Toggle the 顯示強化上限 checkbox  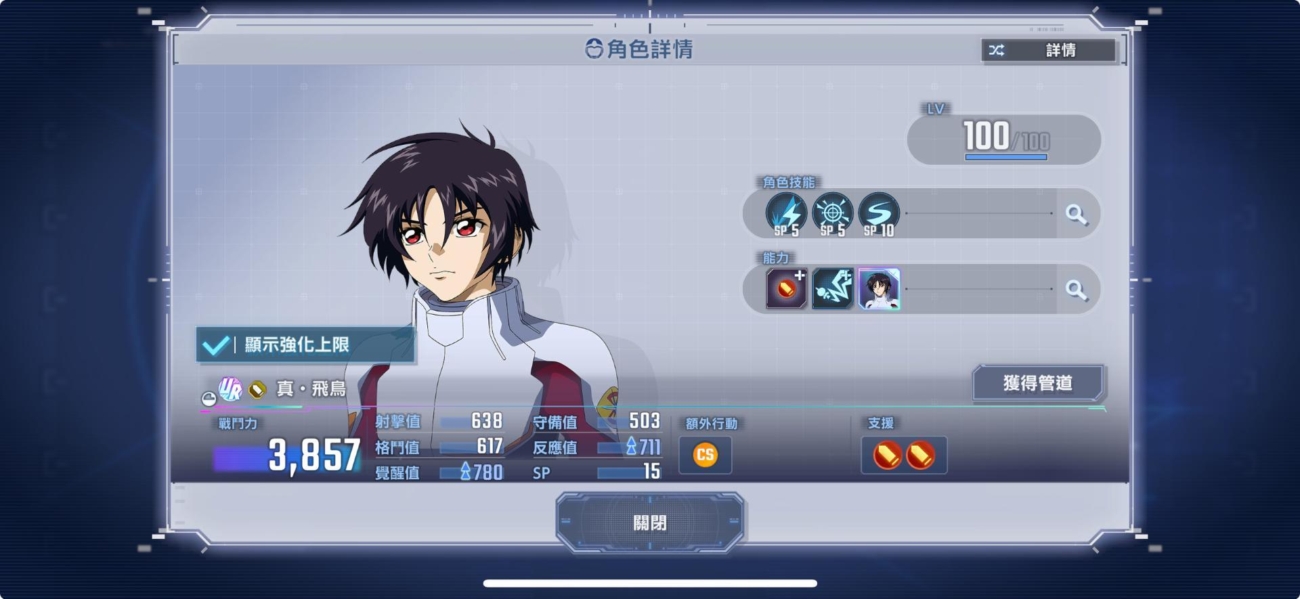(216, 345)
